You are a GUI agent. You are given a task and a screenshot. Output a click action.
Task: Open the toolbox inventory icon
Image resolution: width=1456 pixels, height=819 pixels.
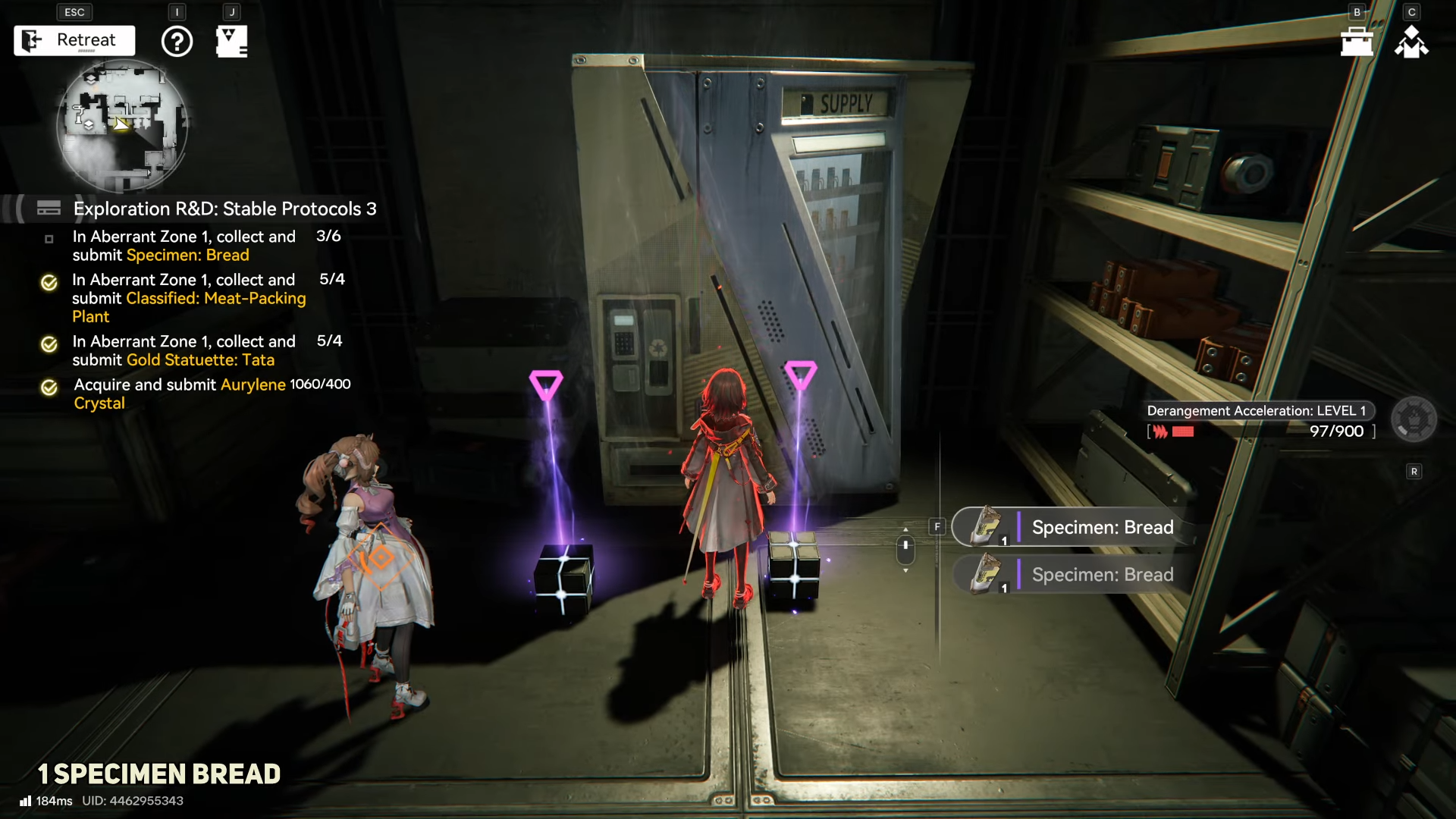[x=1357, y=41]
